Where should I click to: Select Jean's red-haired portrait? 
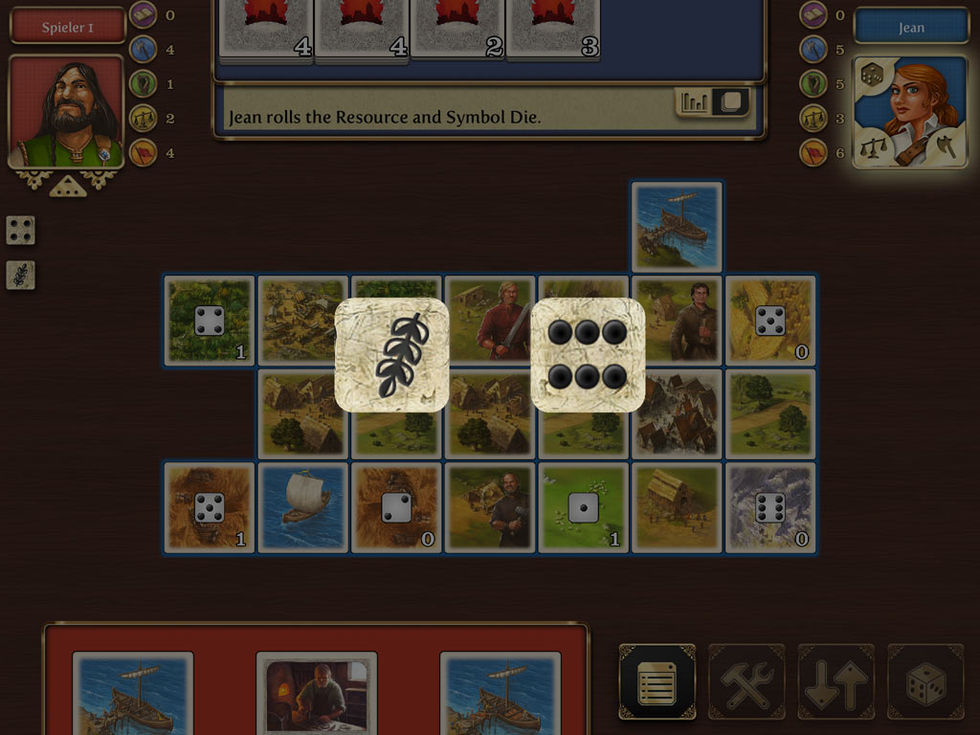911,112
